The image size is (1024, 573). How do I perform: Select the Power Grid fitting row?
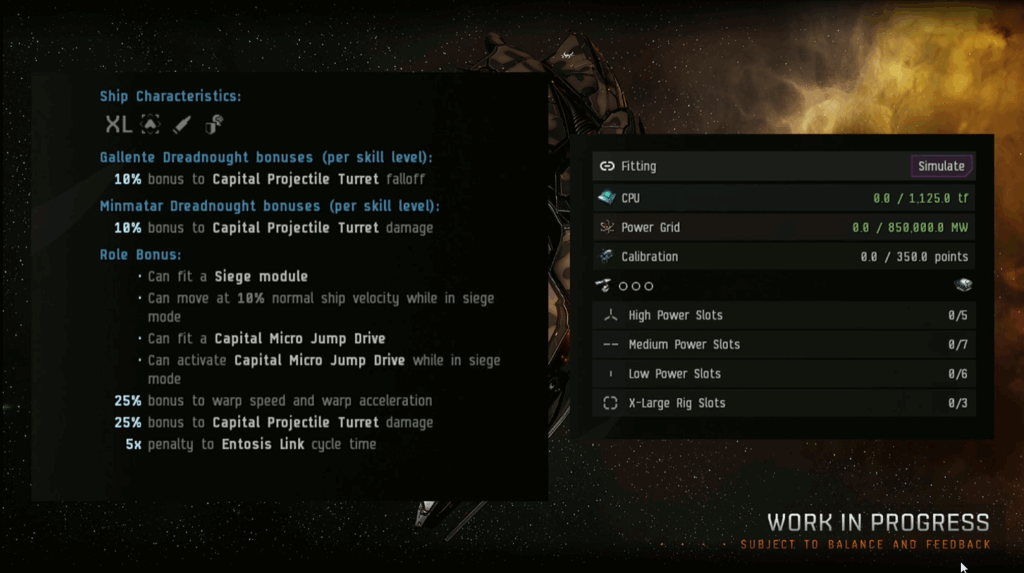(x=783, y=227)
